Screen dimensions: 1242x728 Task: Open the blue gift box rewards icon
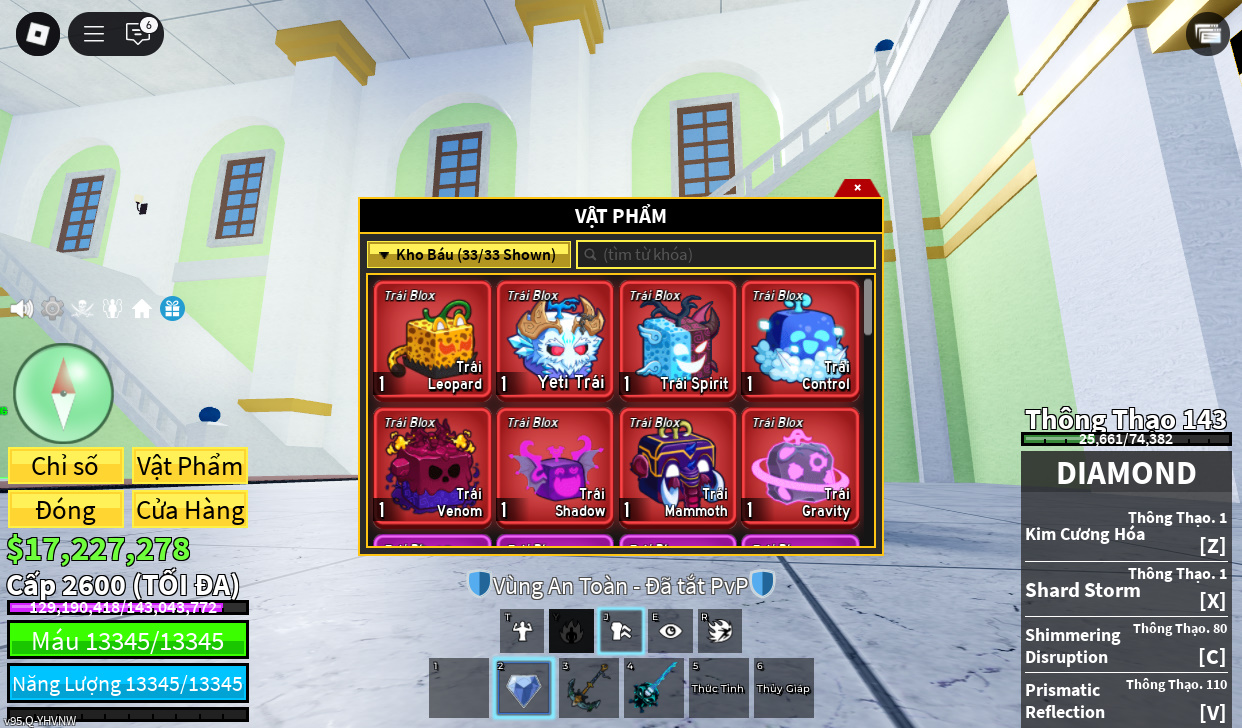click(172, 309)
